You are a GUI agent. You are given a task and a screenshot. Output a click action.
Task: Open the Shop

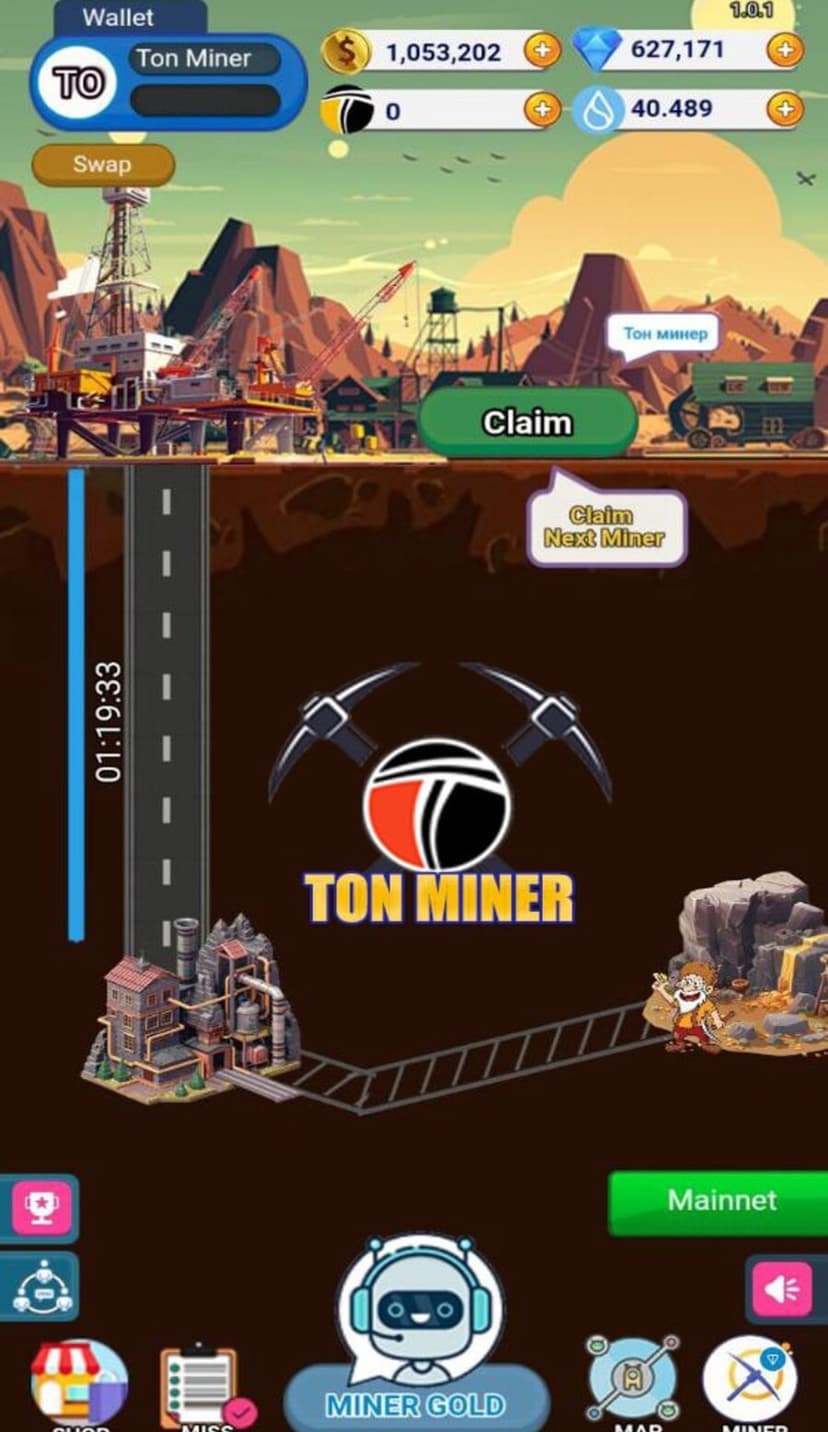[78, 1384]
